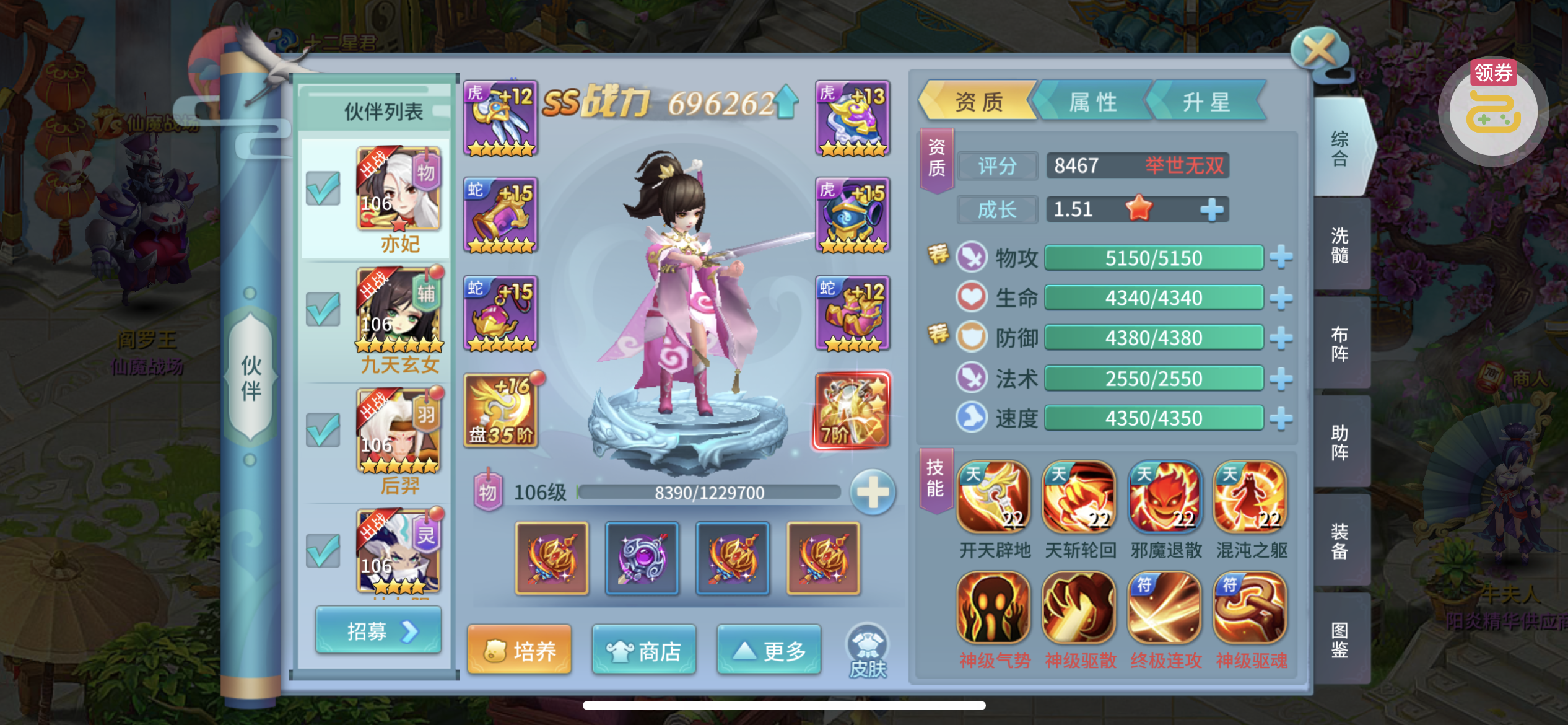Inspect the 邪魔退散 skill icon
The width and height of the screenshot is (1568, 725).
(1165, 497)
